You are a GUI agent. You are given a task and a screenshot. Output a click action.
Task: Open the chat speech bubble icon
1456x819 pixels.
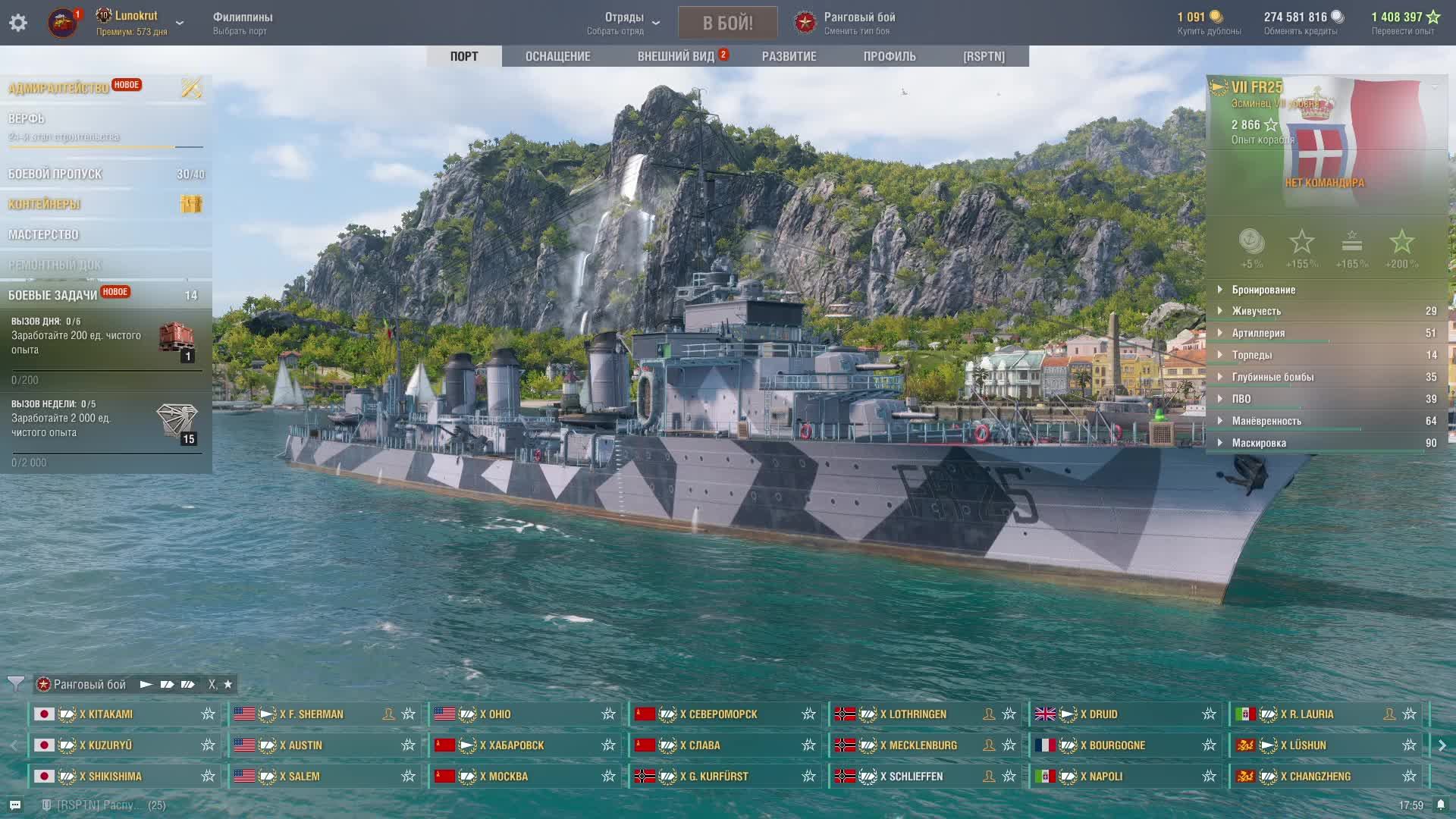point(15,805)
